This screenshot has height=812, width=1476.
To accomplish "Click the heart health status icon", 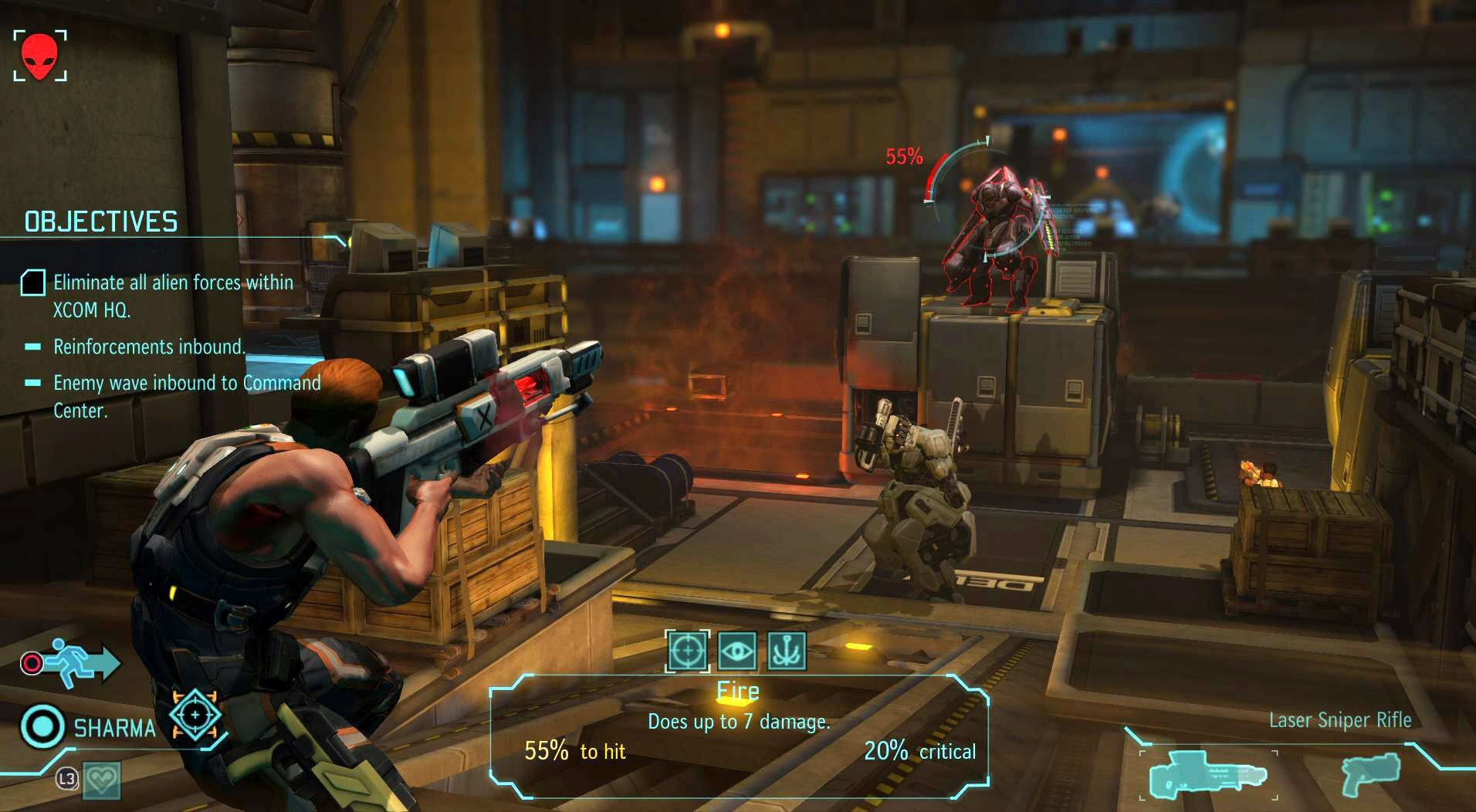I will (x=101, y=780).
